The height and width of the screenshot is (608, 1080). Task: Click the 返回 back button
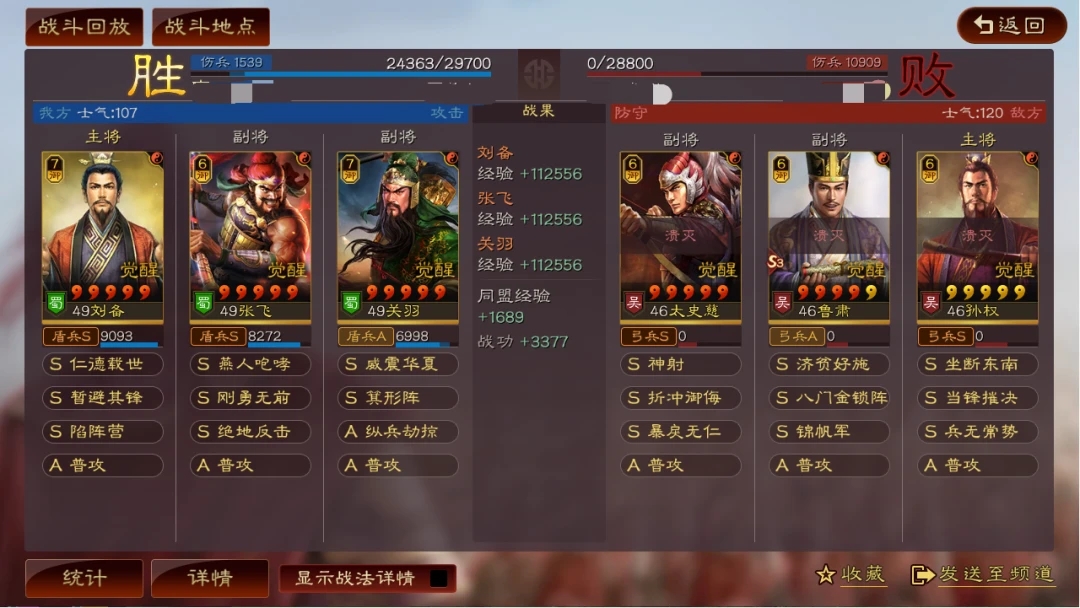pyautogui.click(x=1010, y=26)
